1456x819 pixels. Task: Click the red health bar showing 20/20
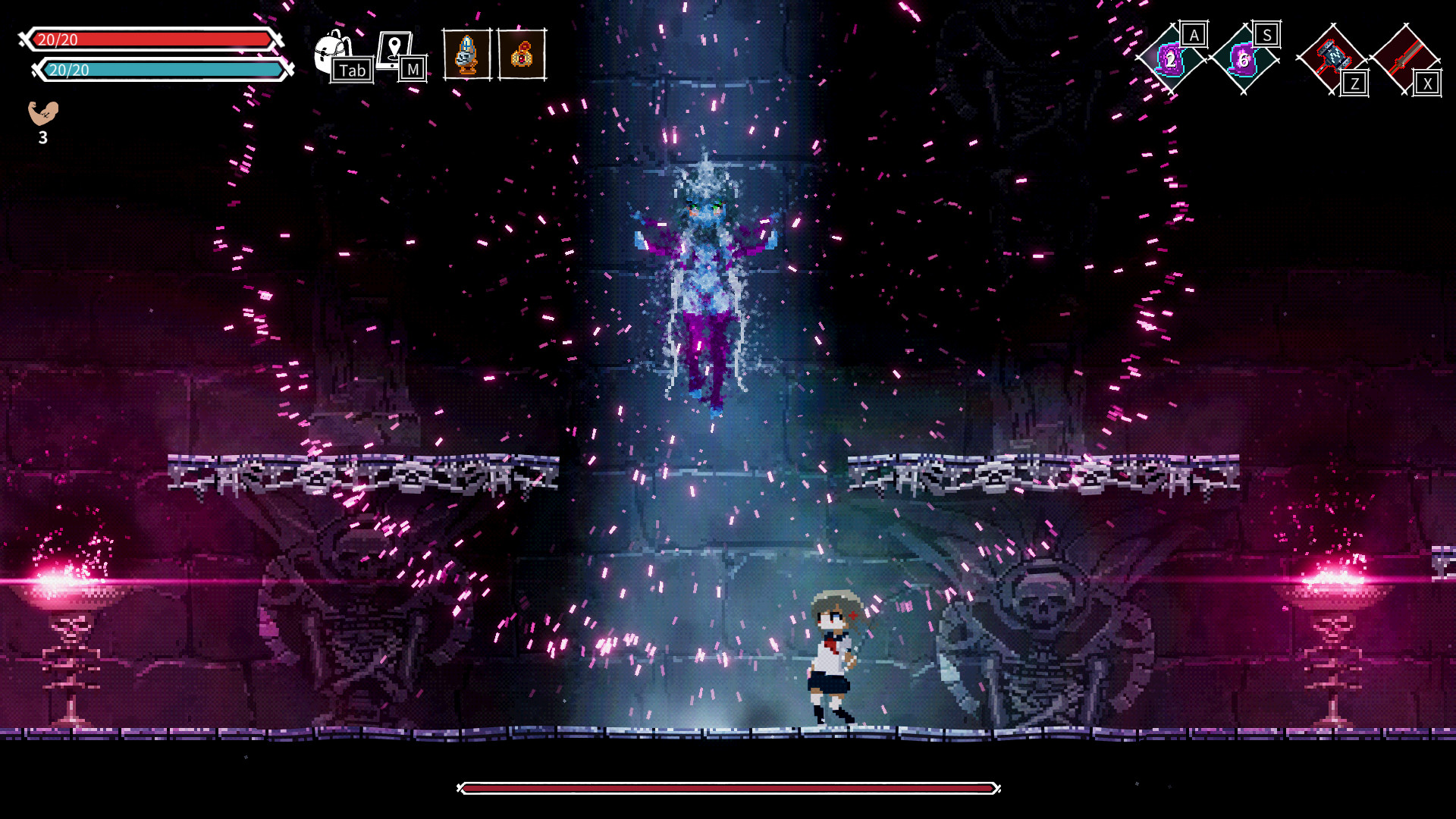coord(152,39)
